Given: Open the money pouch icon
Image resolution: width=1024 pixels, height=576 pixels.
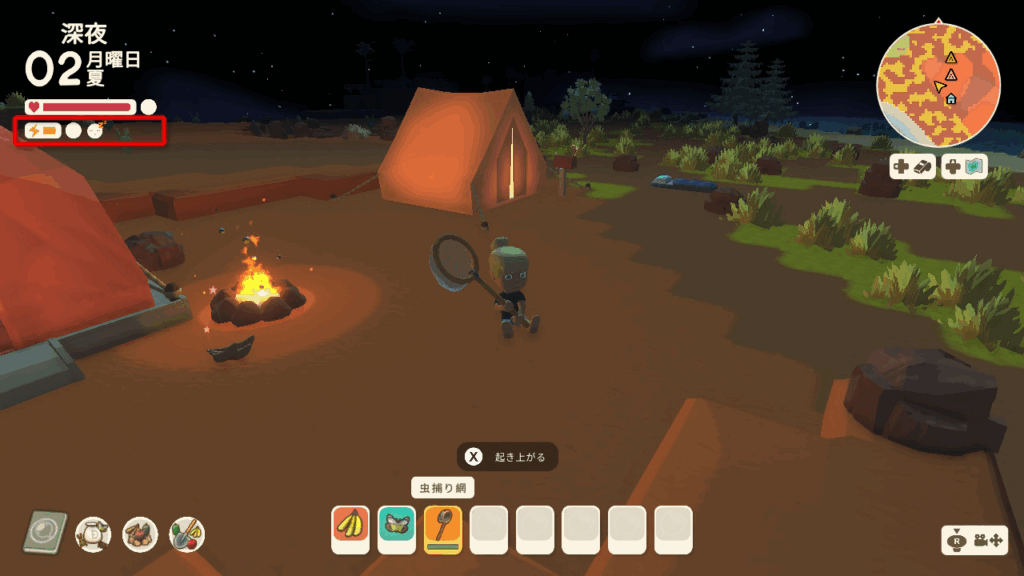Looking at the screenshot, I should click(x=93, y=534).
